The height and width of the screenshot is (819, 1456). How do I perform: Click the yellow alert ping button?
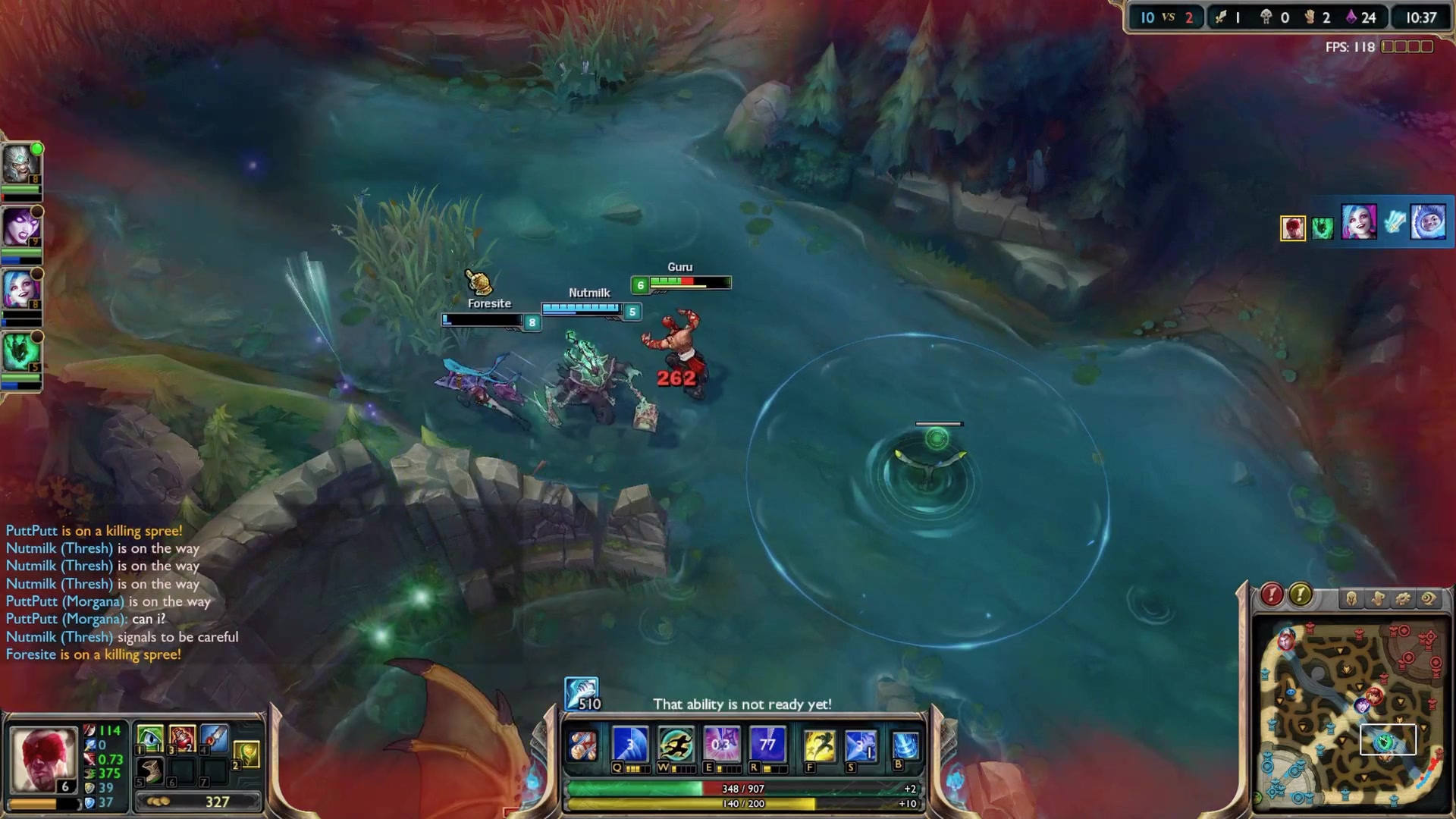coord(1301,595)
